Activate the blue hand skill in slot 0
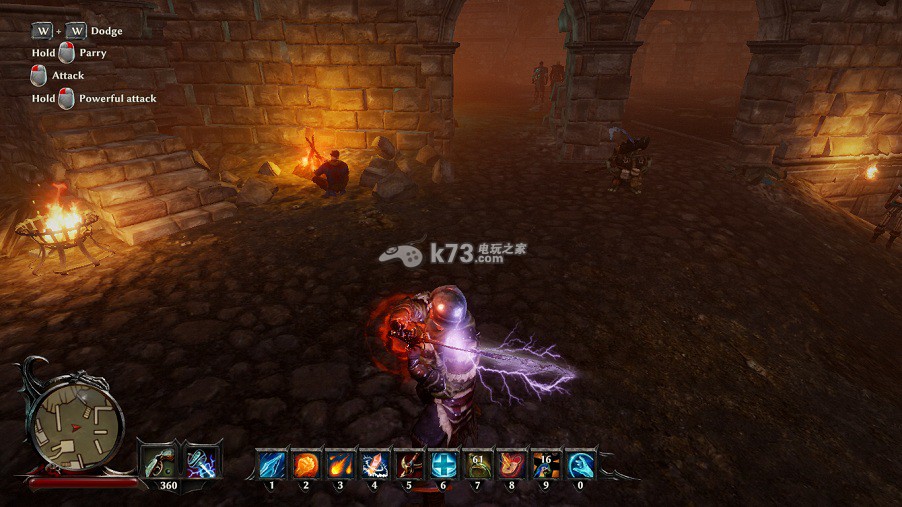This screenshot has width=902, height=507. click(580, 464)
